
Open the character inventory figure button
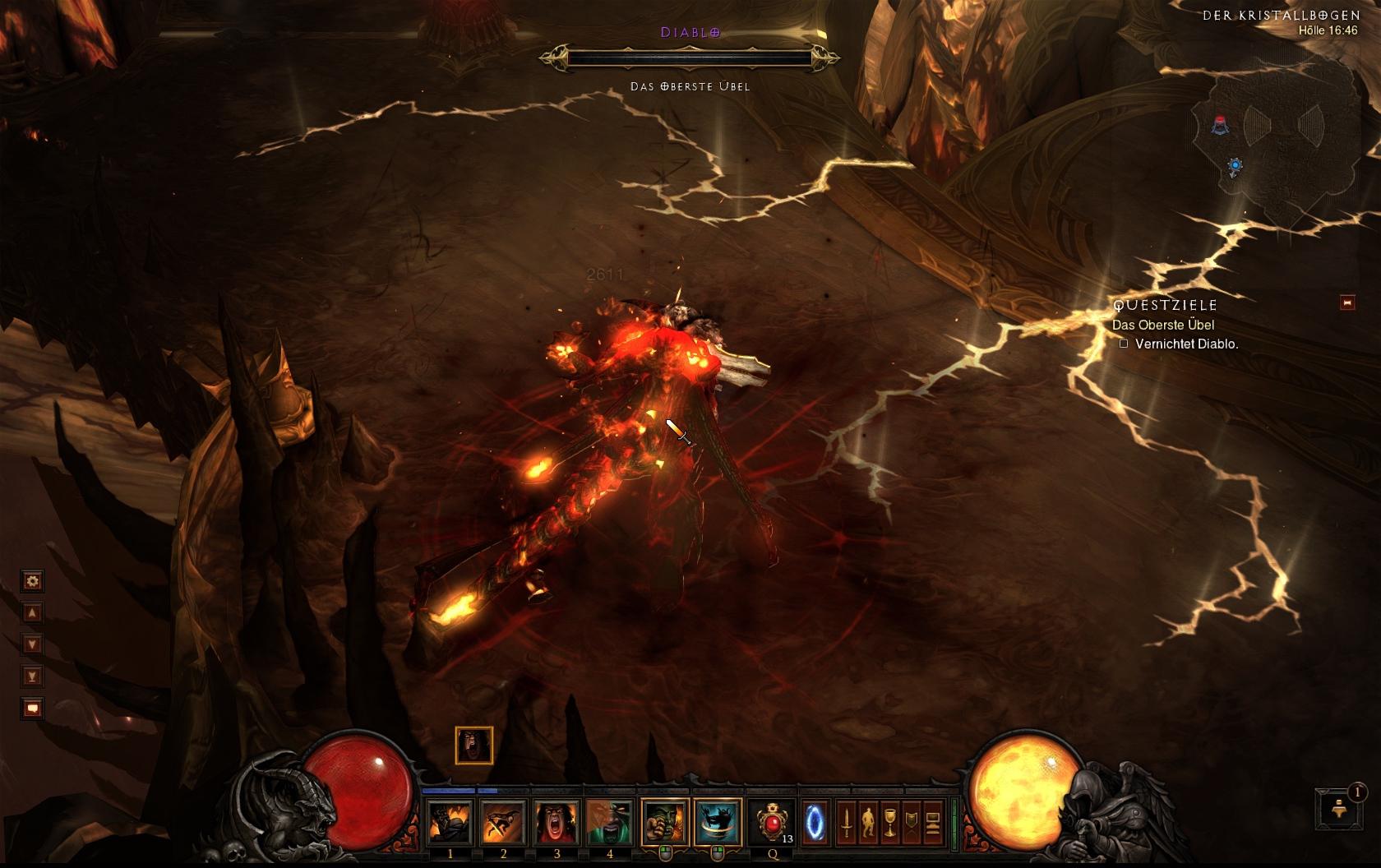pyautogui.click(x=868, y=821)
